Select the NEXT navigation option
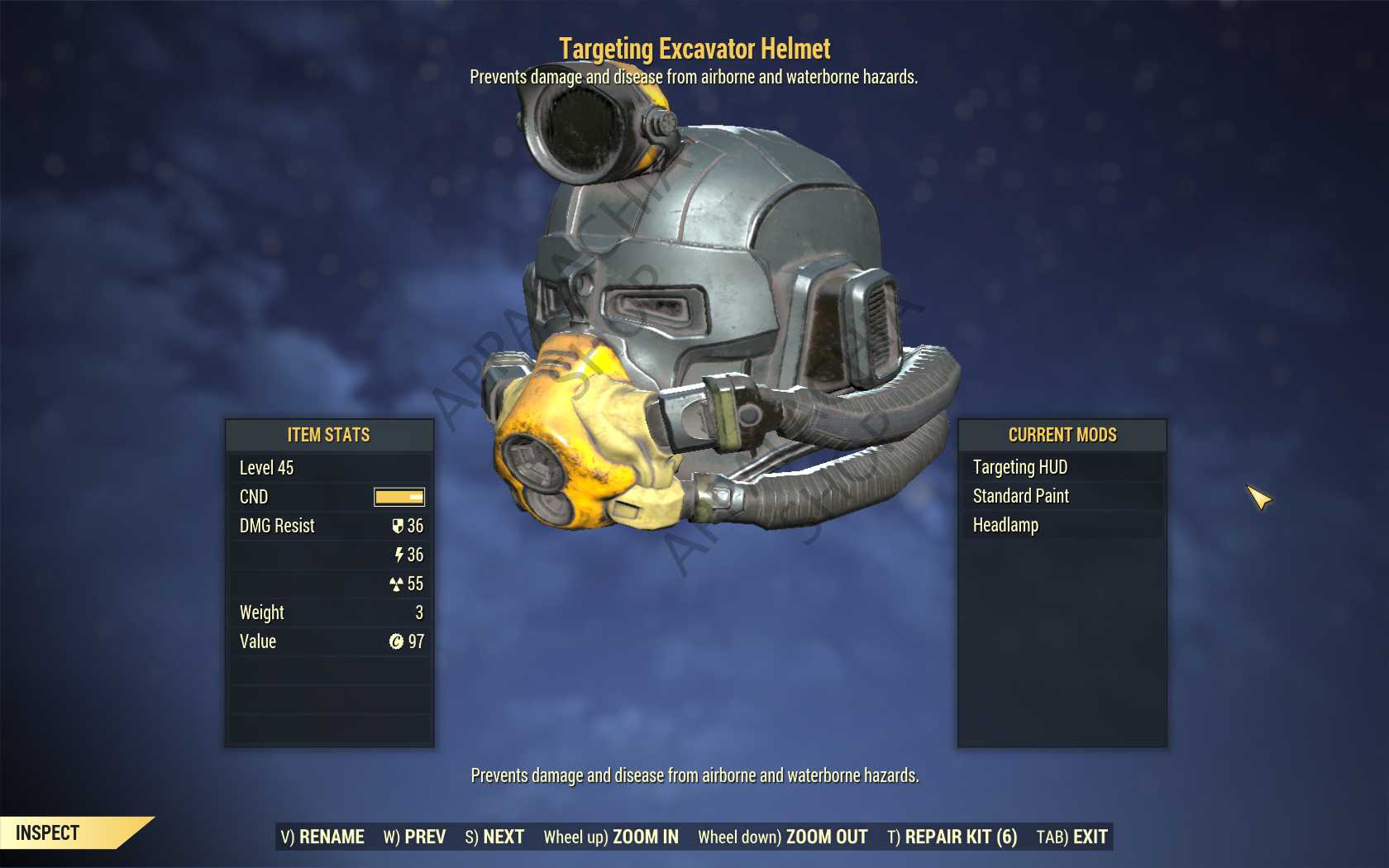This screenshot has width=1389, height=868. coord(504,836)
